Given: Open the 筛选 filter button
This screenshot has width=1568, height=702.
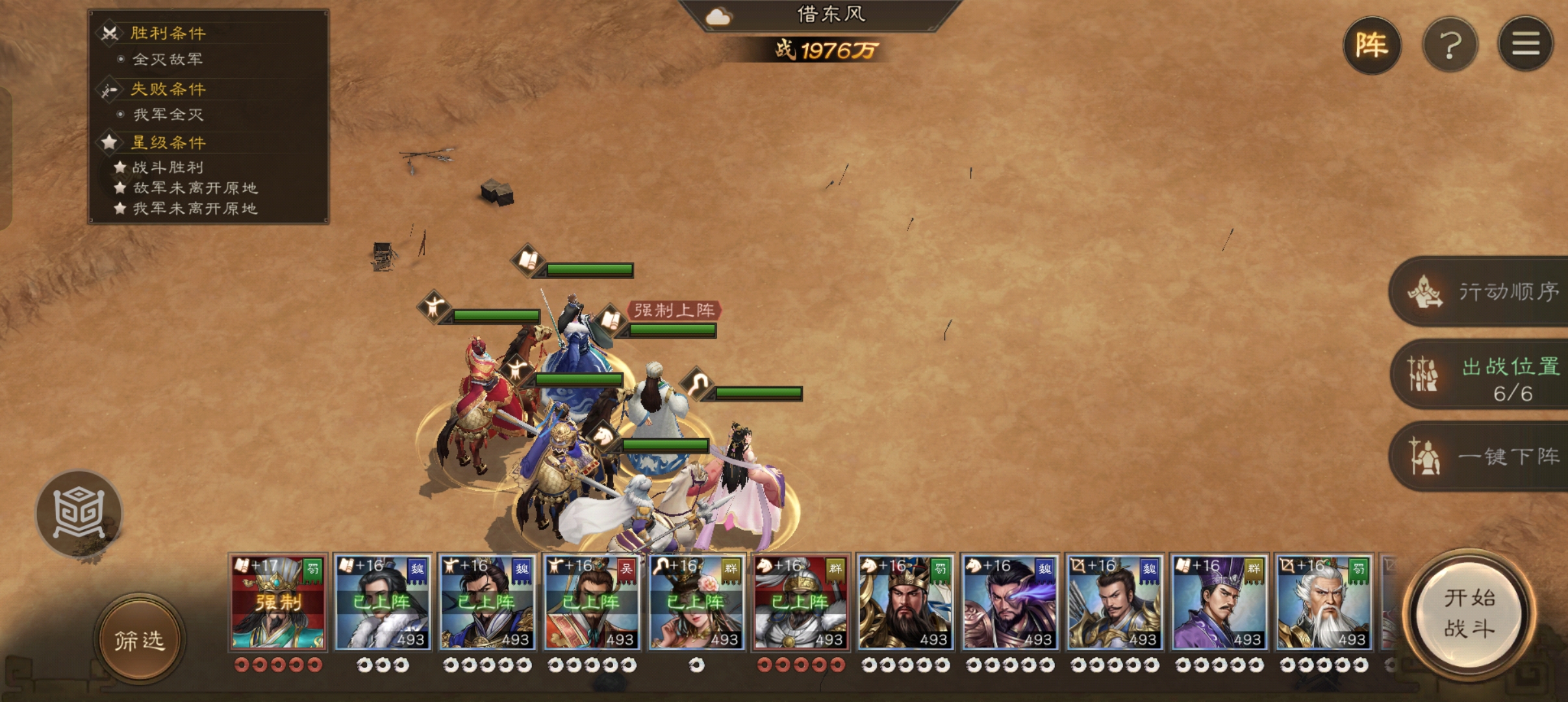Looking at the screenshot, I should [140, 640].
